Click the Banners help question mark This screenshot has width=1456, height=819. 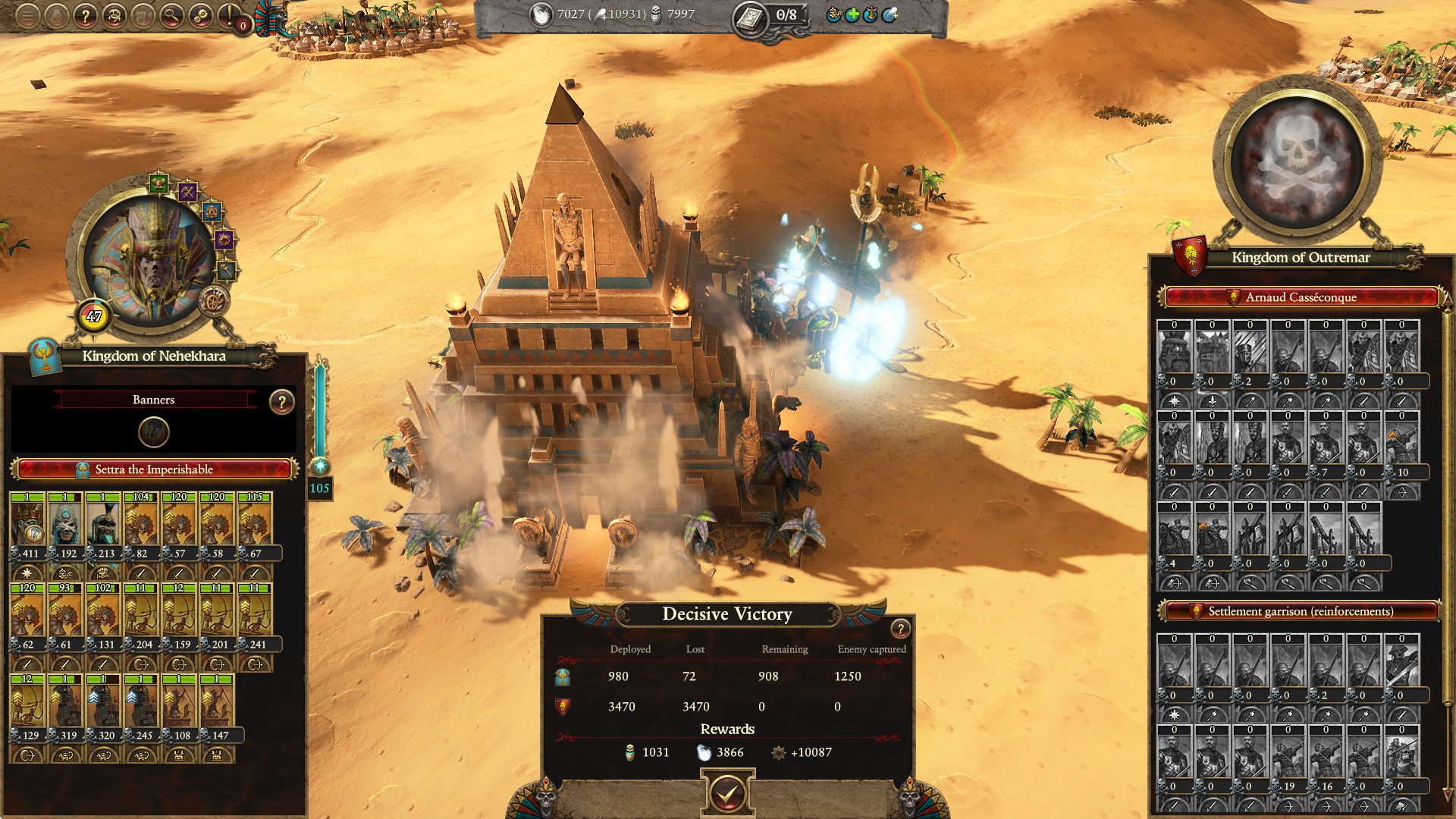click(x=281, y=402)
